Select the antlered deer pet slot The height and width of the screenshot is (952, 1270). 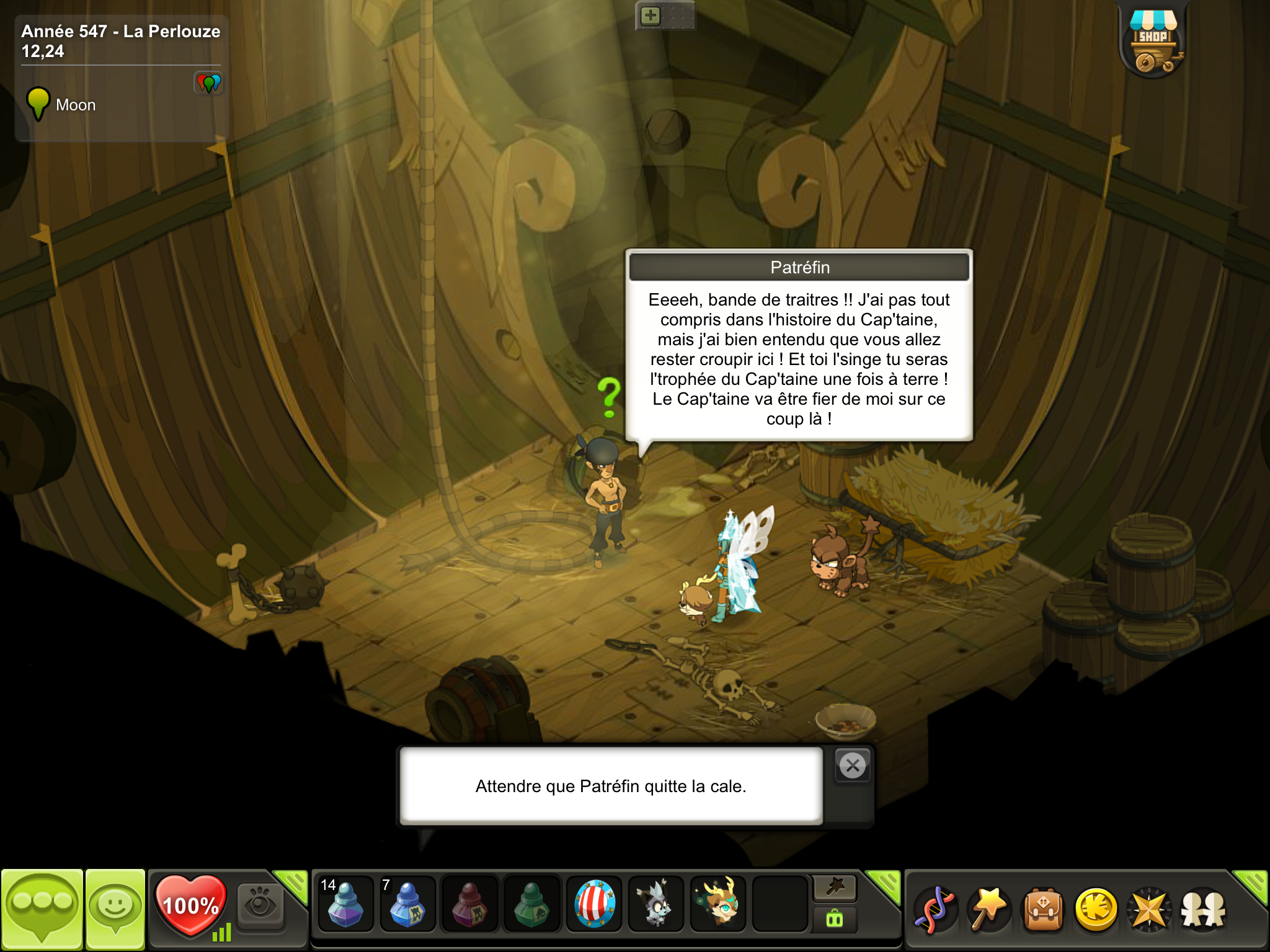(x=717, y=904)
